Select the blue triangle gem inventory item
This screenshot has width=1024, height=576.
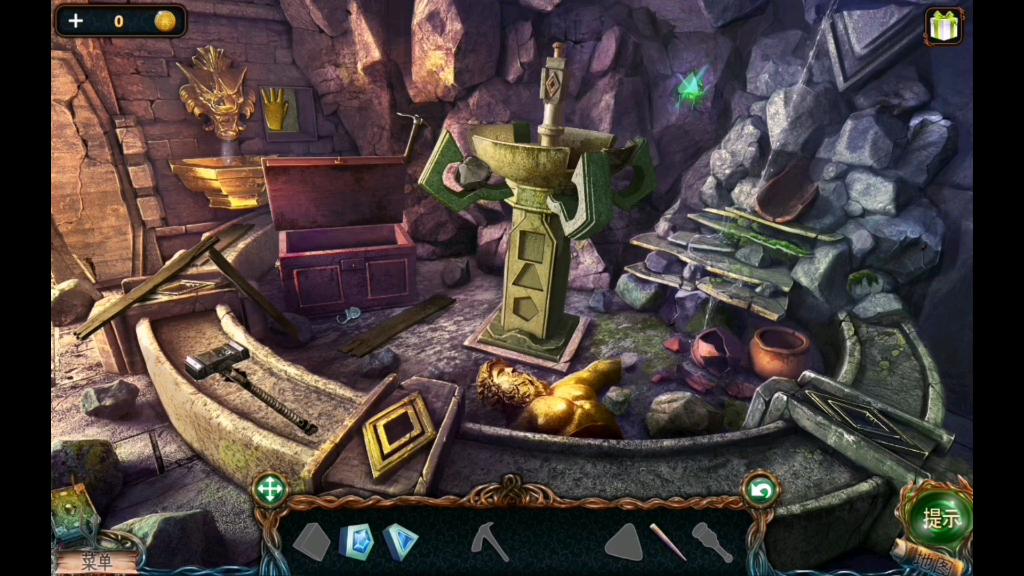[x=400, y=541]
